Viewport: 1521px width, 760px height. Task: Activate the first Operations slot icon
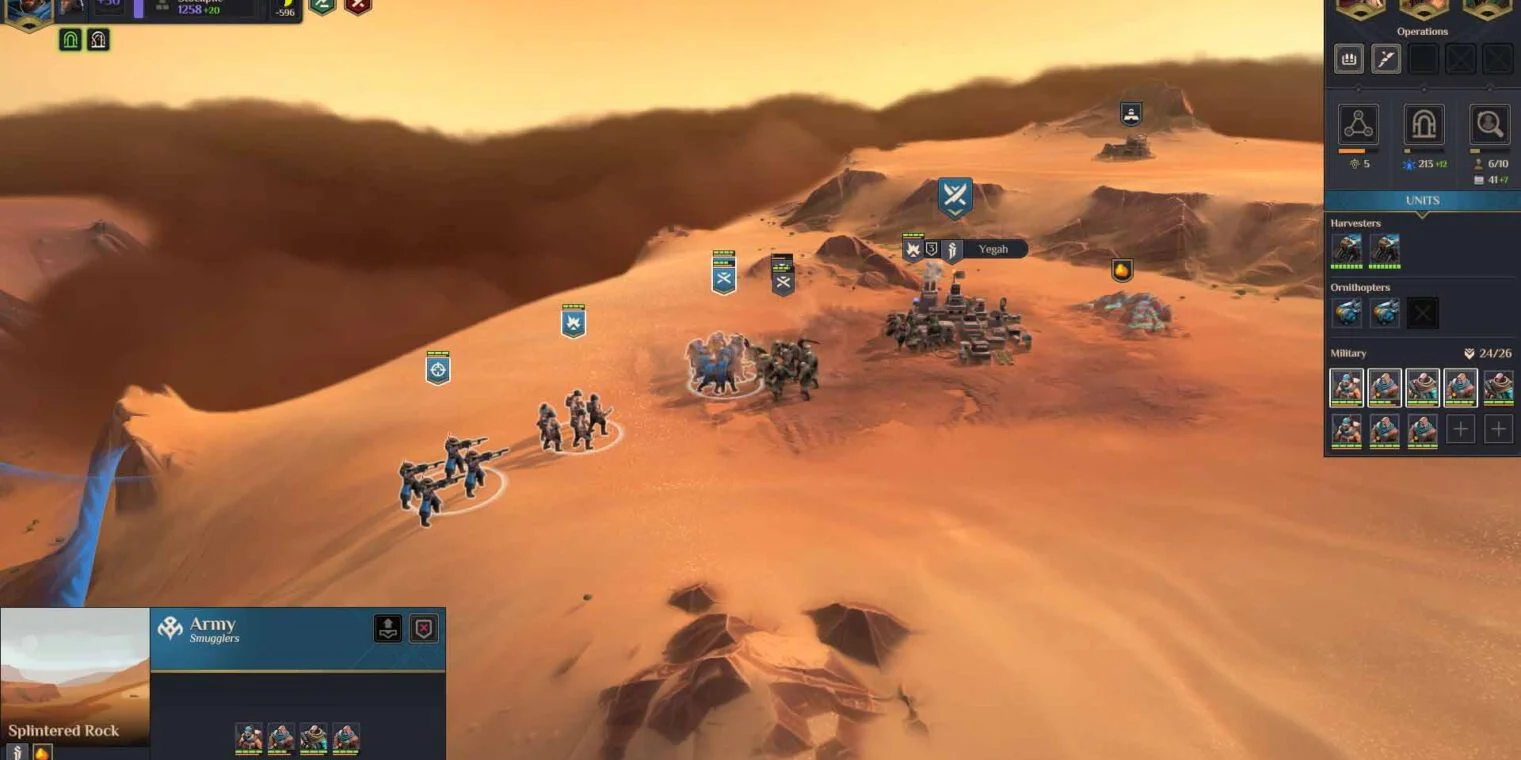1349,59
